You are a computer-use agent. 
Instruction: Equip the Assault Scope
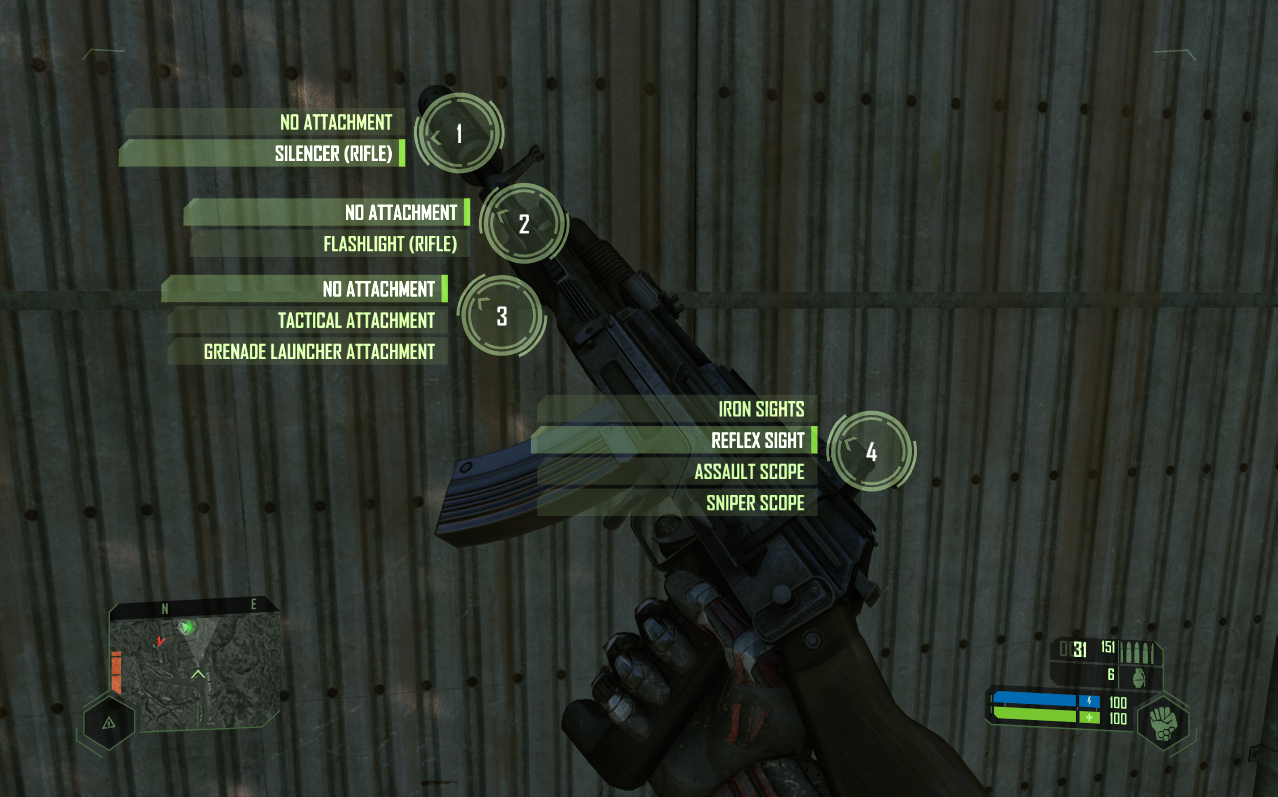pyautogui.click(x=749, y=472)
